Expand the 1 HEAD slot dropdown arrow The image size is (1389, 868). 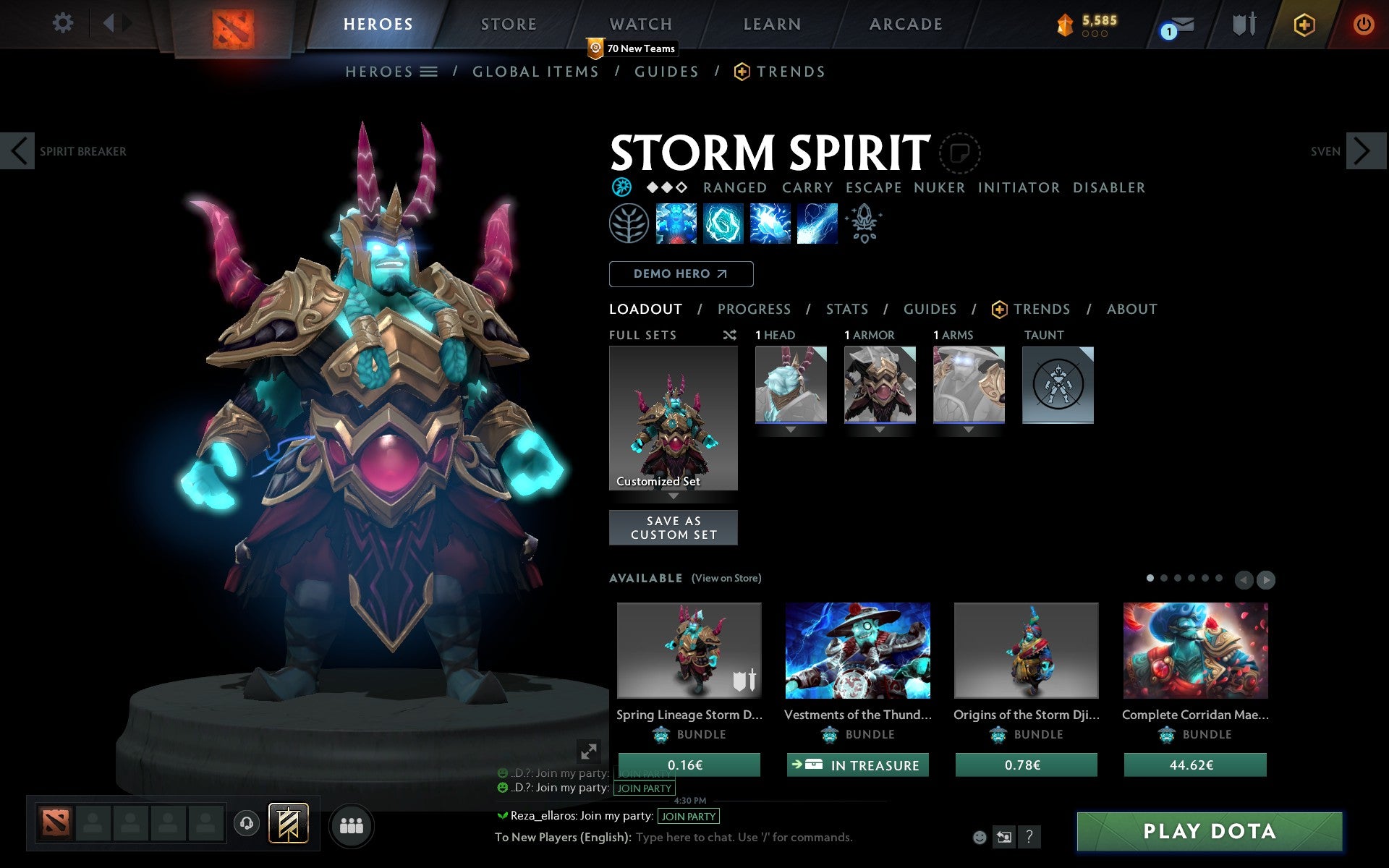coord(790,429)
